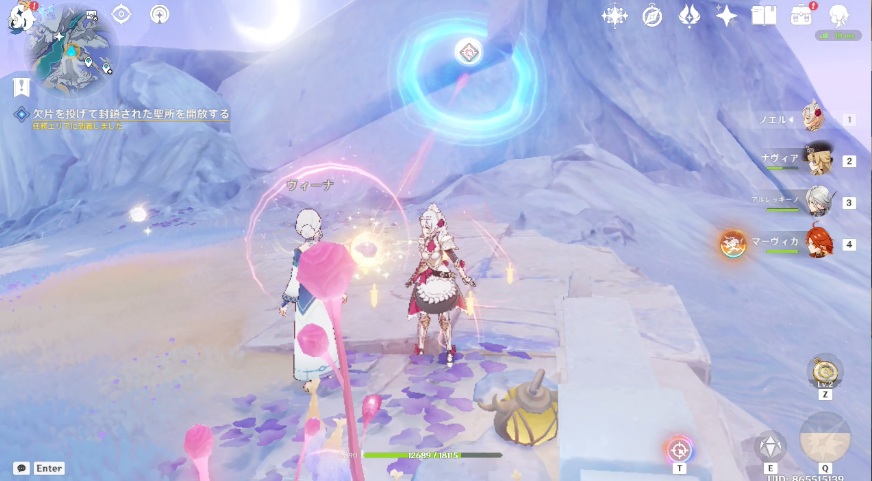Open the compass icon in the top bar

point(652,15)
